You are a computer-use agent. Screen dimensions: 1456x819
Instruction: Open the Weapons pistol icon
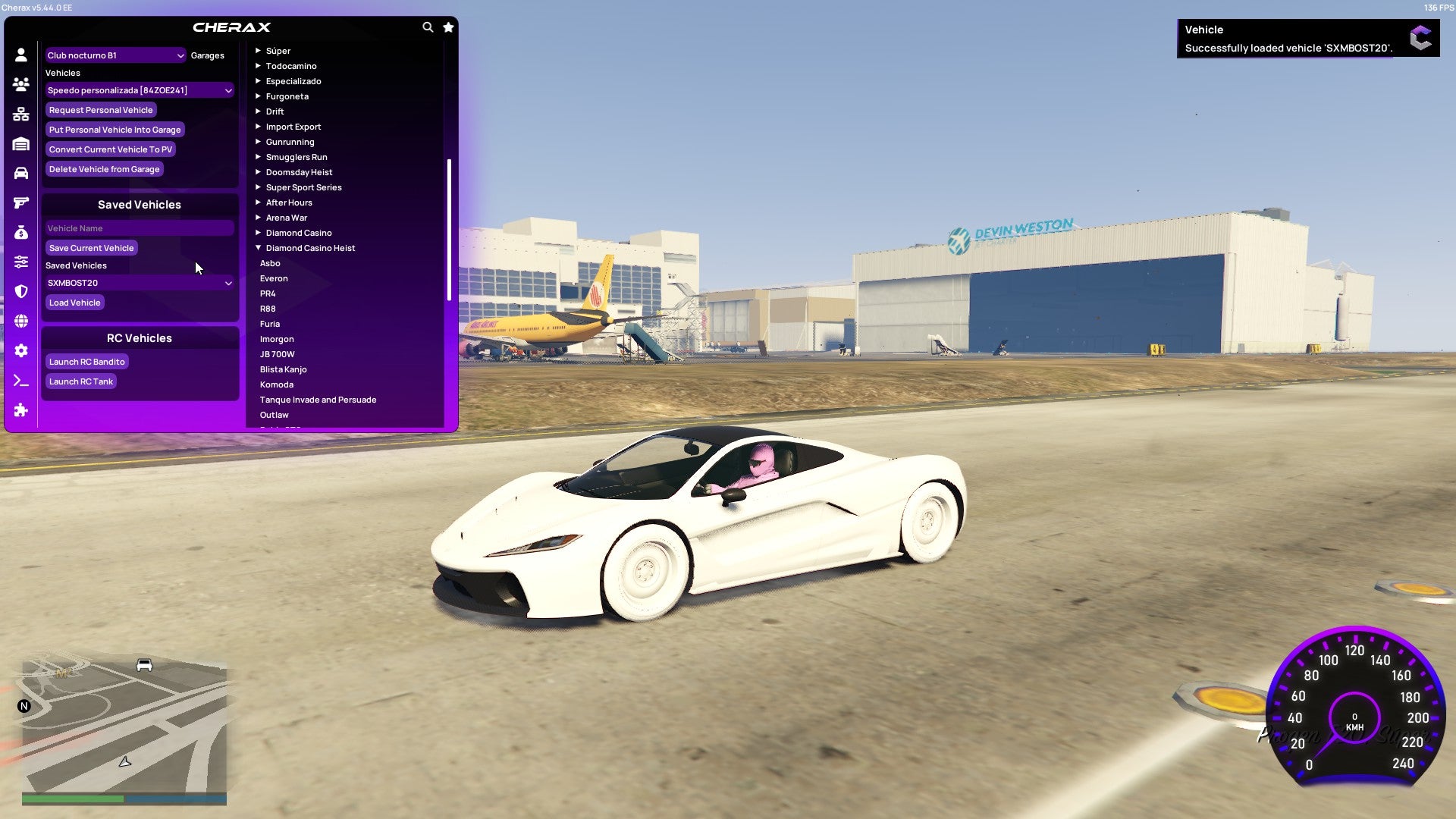(x=20, y=202)
